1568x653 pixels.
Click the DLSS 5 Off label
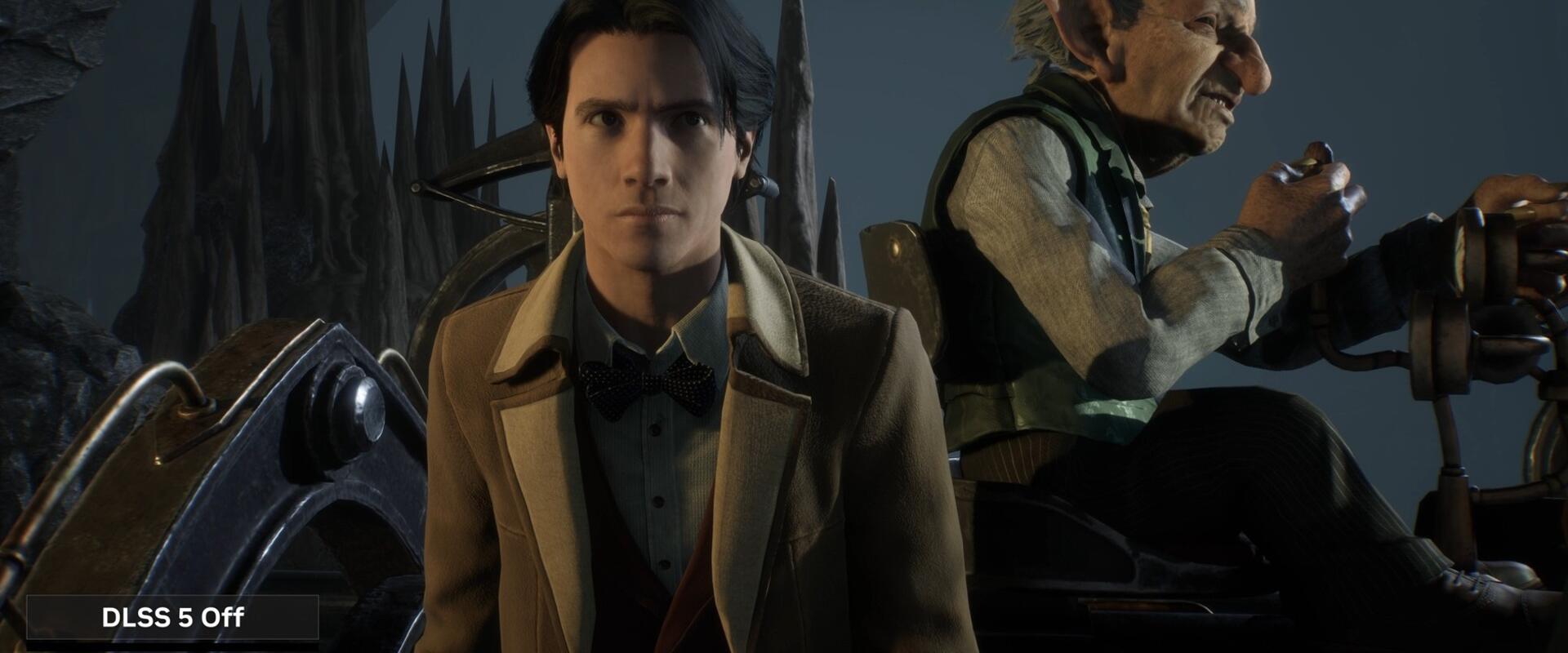pos(172,617)
